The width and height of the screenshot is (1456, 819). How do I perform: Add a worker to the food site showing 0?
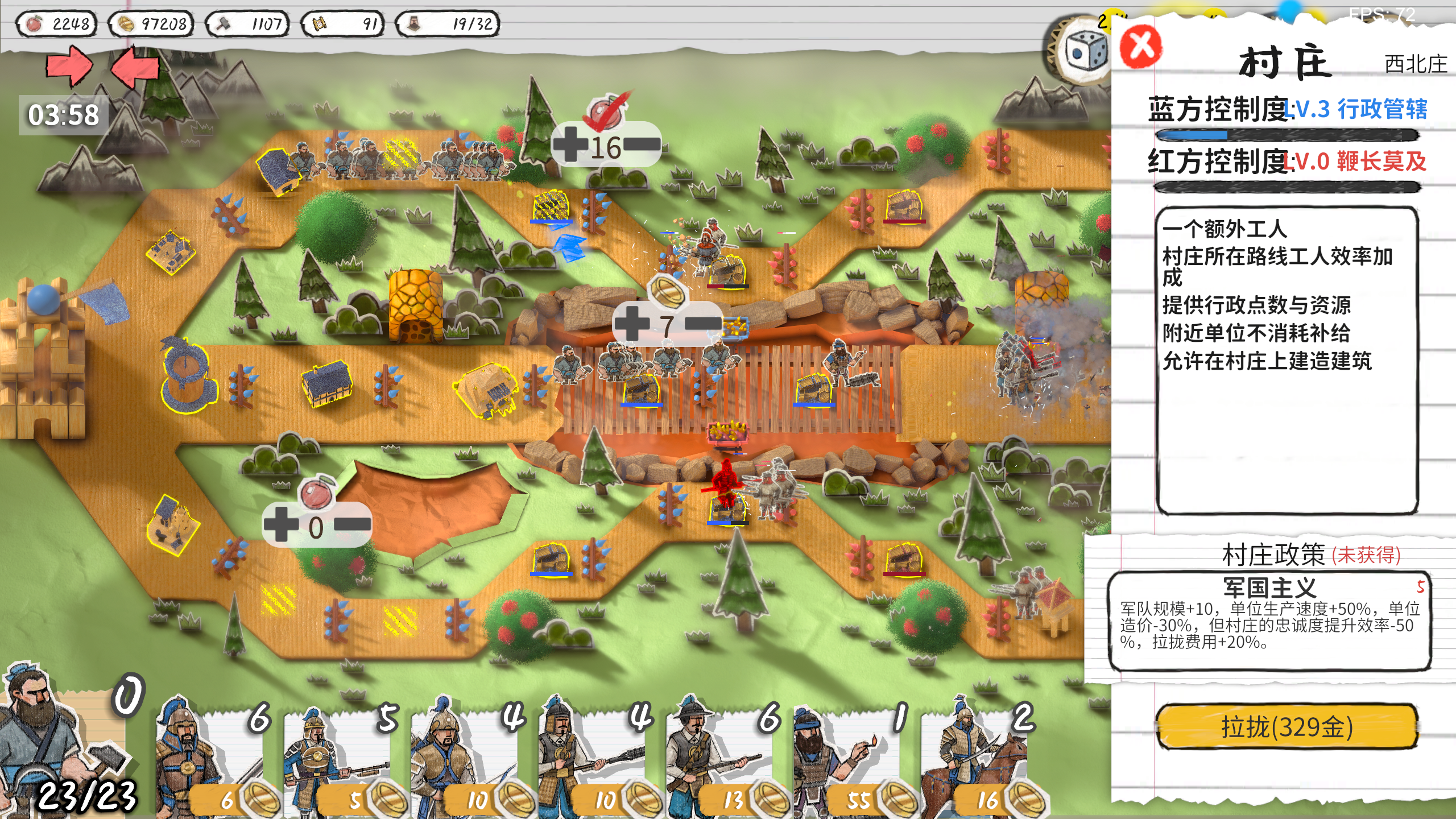pyautogui.click(x=281, y=524)
